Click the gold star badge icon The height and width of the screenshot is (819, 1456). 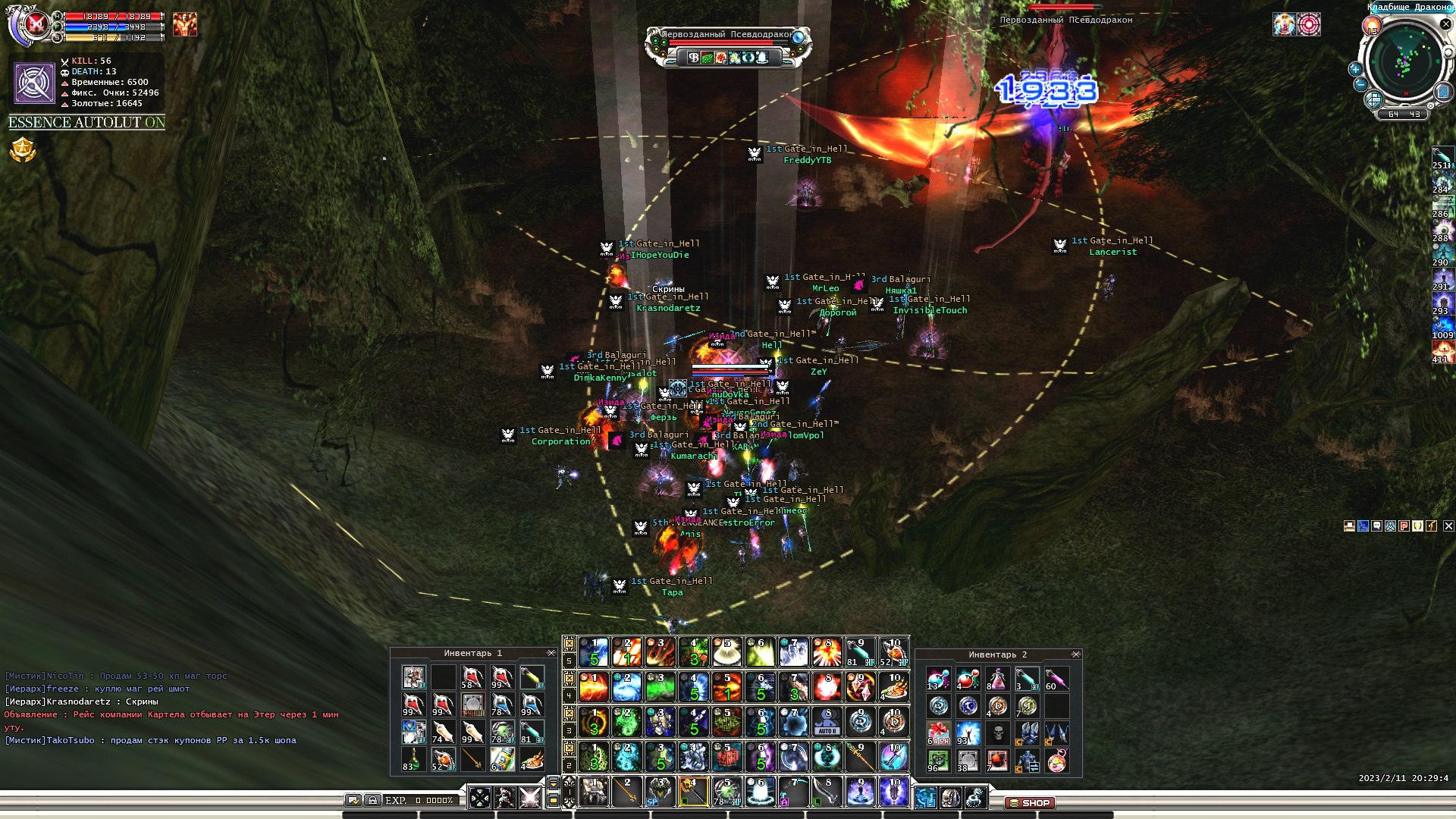coord(23,150)
